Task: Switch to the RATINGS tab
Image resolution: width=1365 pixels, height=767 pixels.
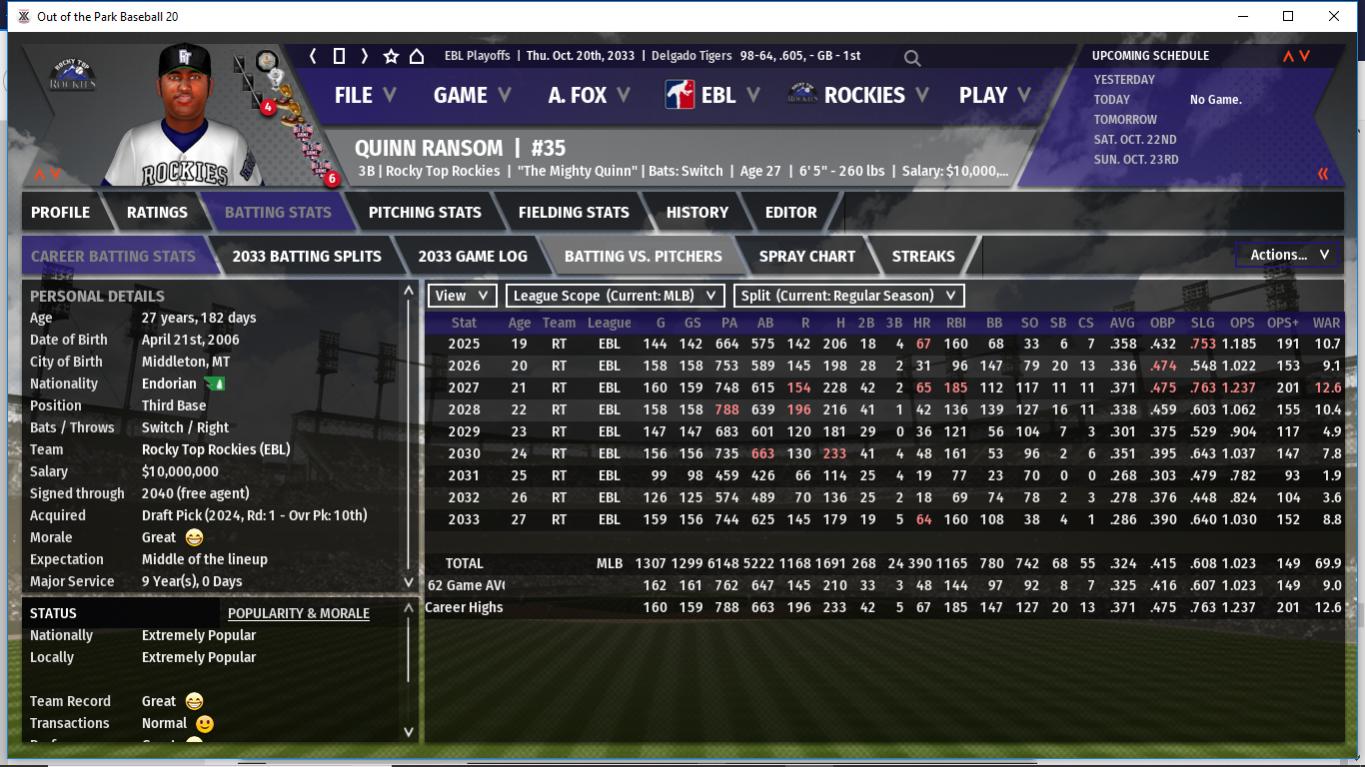Action: point(157,212)
